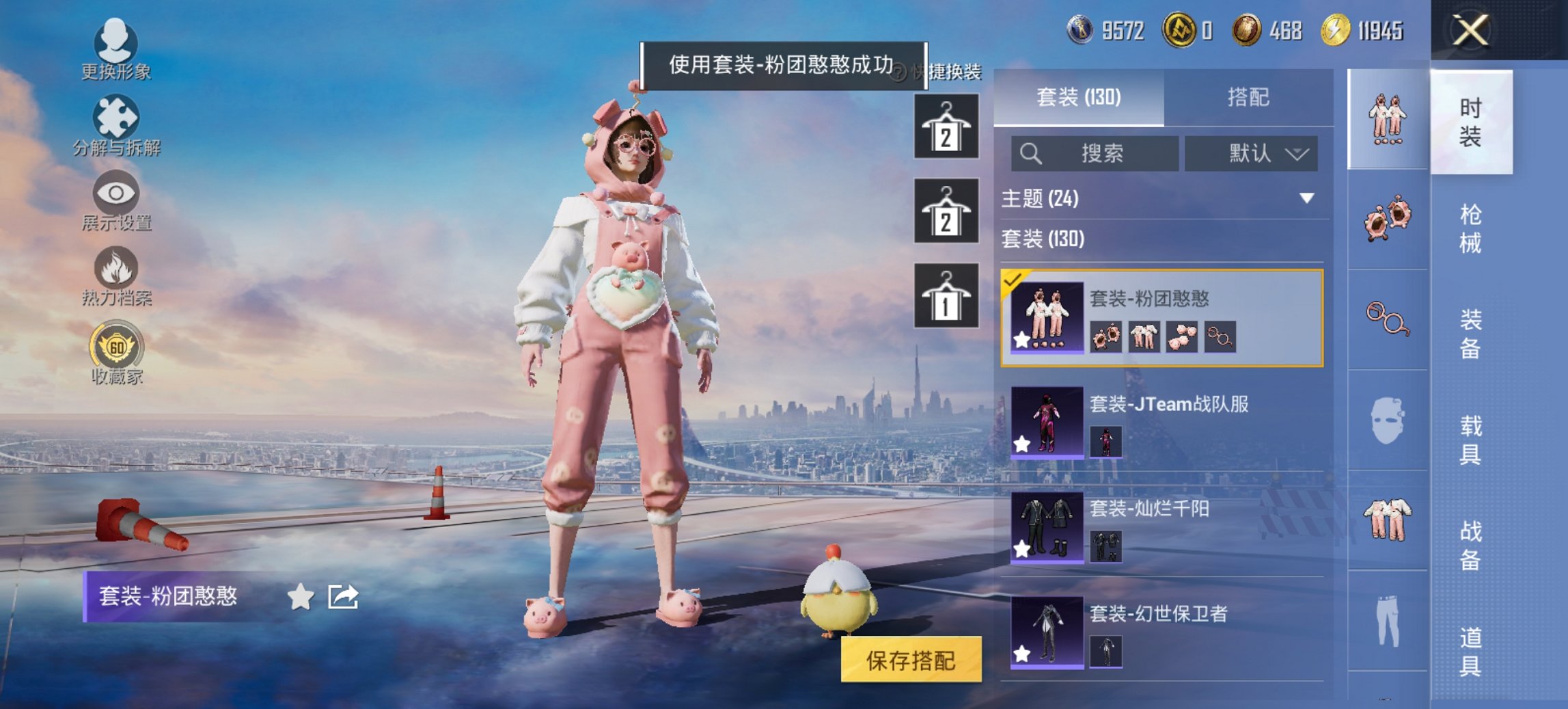View the 收藏家 collector badge
The image size is (1568, 709).
point(116,356)
